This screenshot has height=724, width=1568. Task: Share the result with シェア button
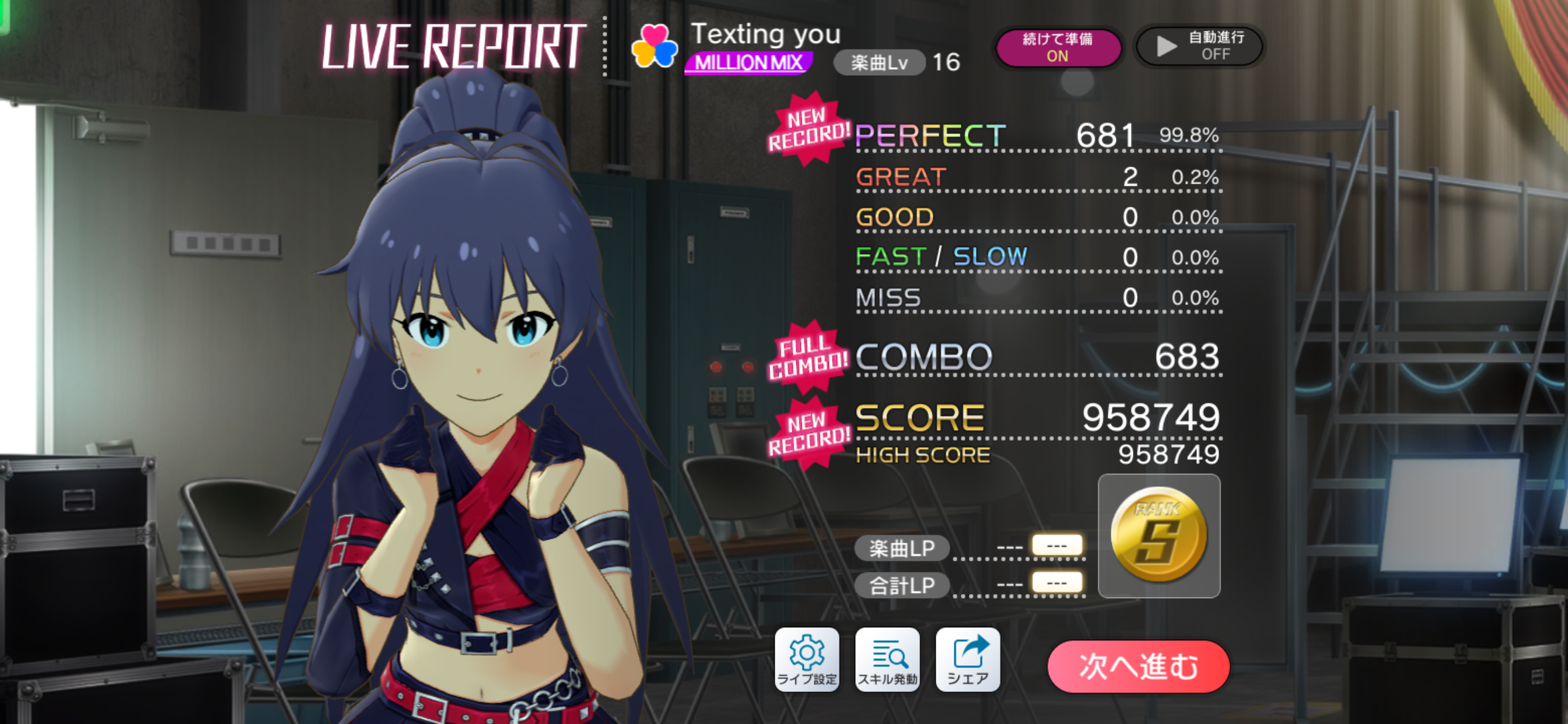point(967,660)
